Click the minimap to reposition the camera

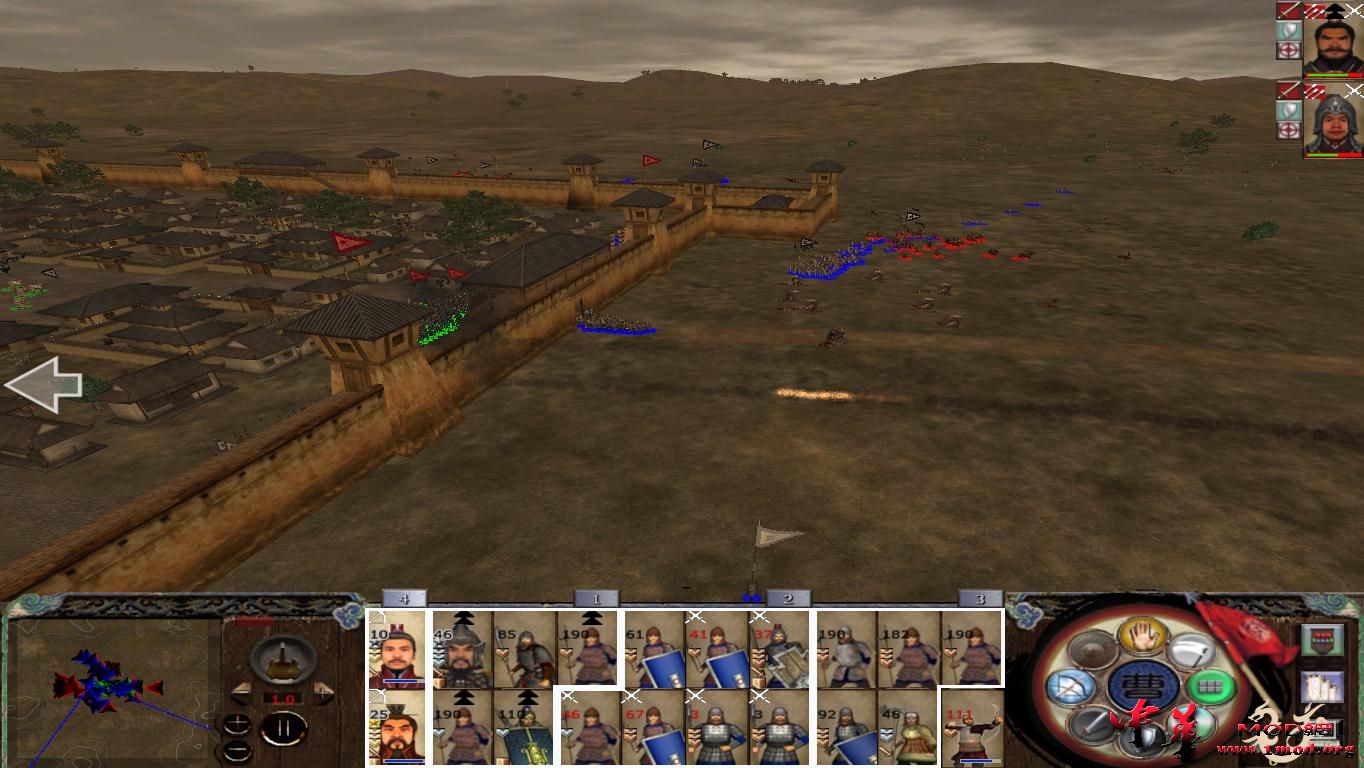coord(110,690)
